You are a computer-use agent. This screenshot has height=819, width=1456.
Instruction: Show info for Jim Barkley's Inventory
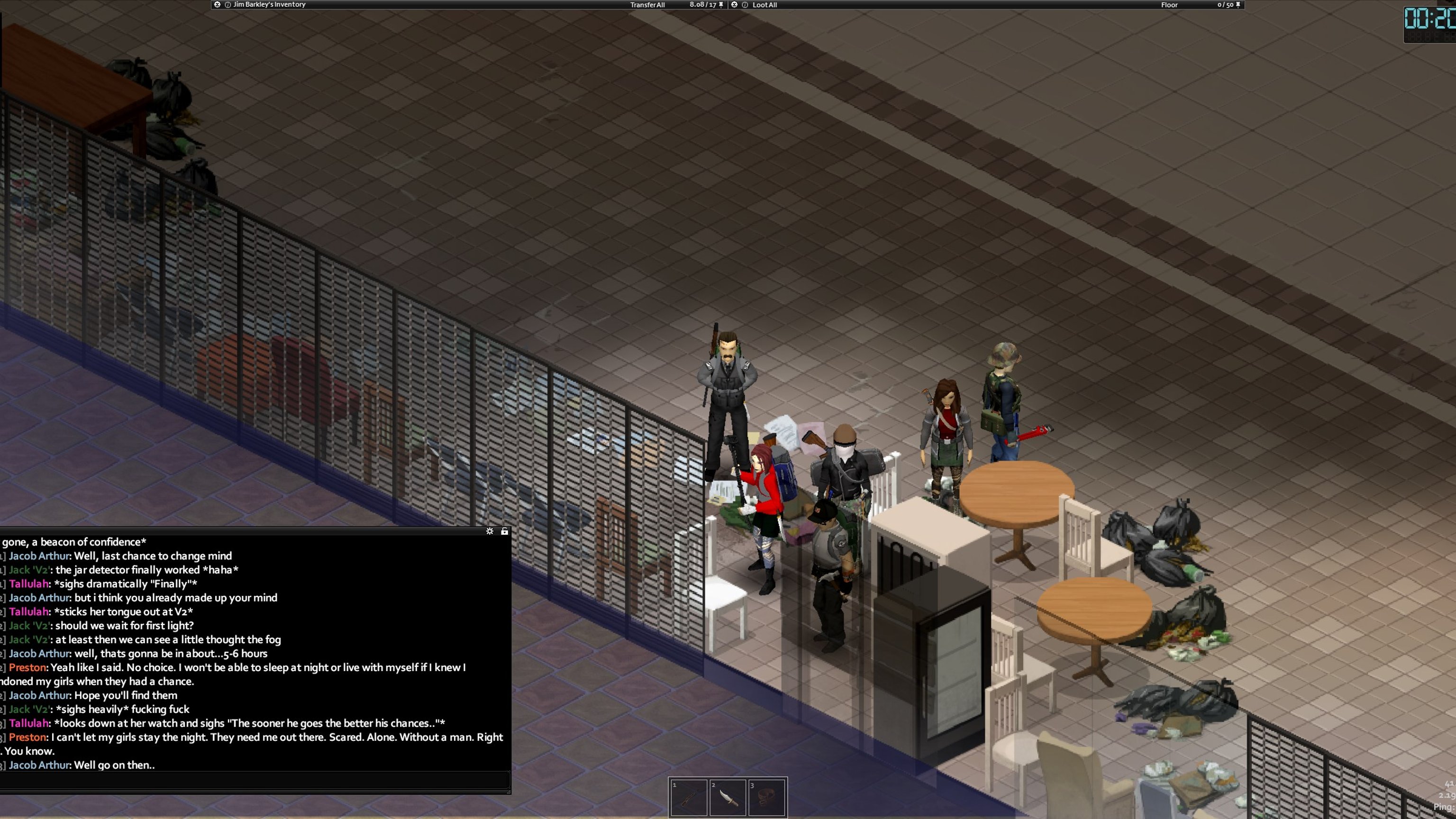(x=228, y=5)
